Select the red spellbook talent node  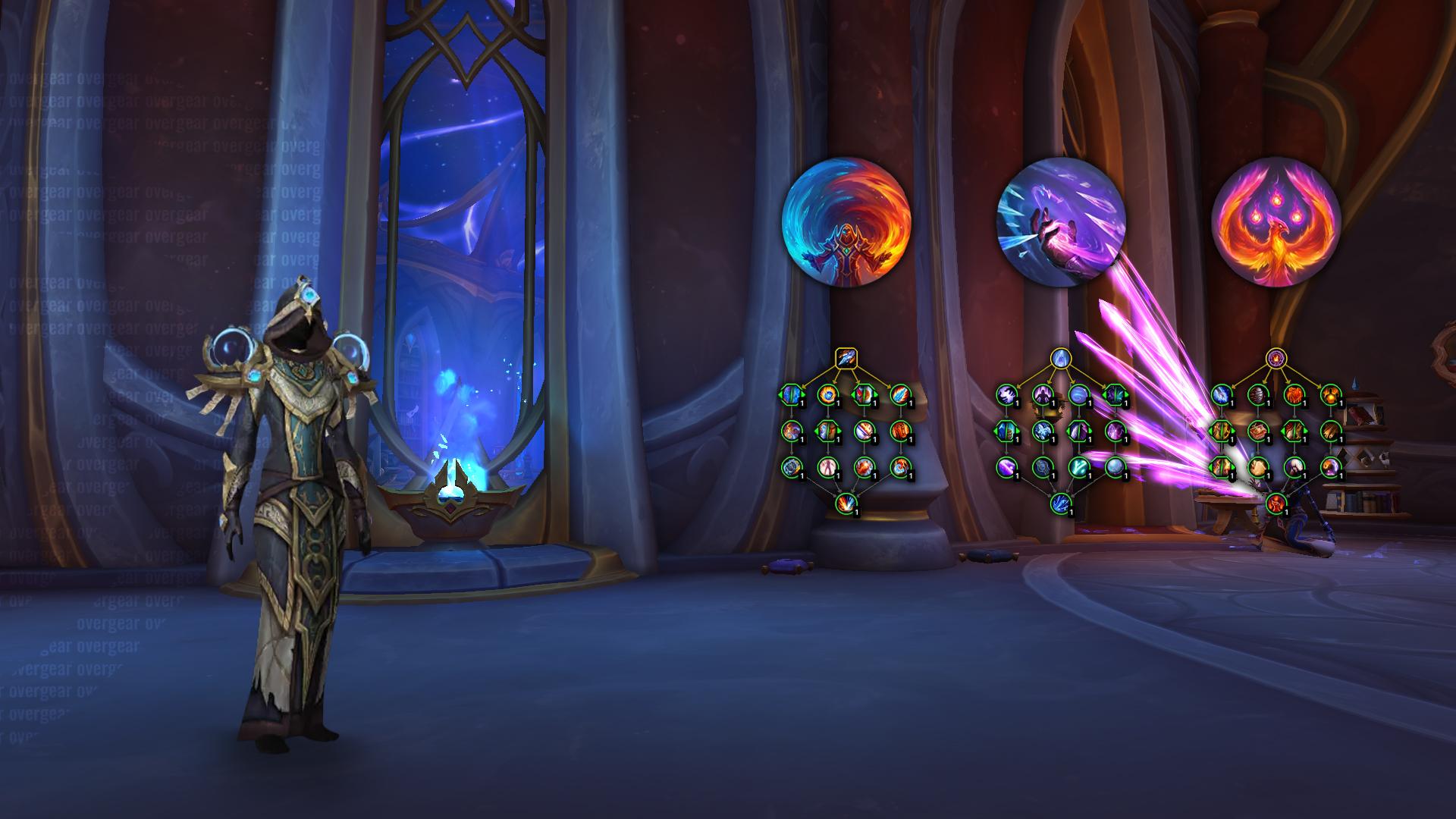1257,431
